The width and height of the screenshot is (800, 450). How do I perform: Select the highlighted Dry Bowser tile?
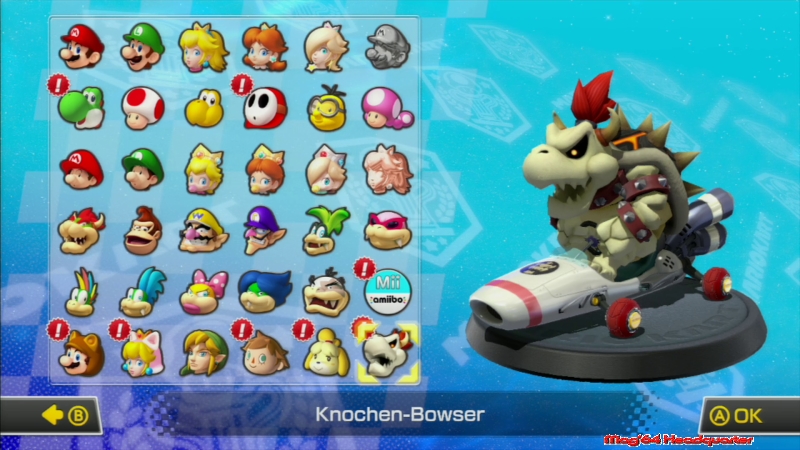pos(386,352)
